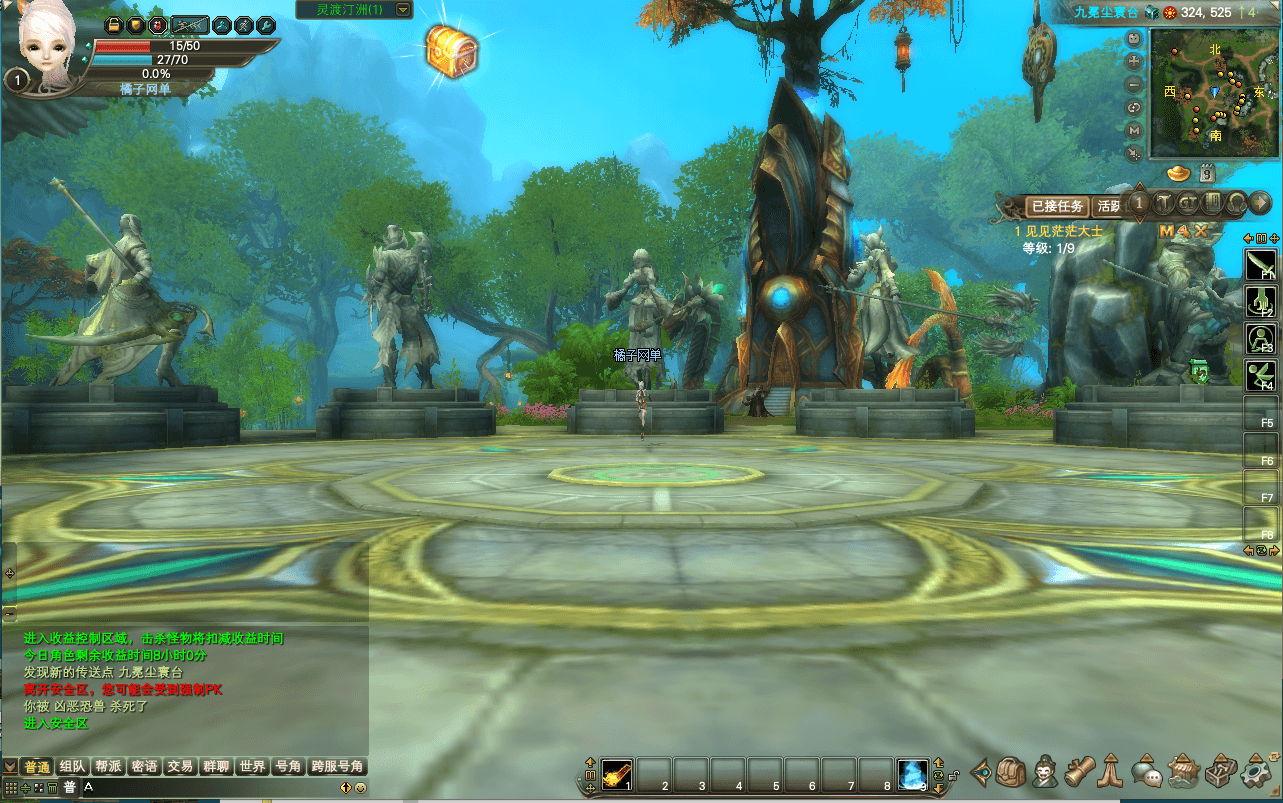
Task: Click the wrench icon beside the portrait
Action: point(266,24)
